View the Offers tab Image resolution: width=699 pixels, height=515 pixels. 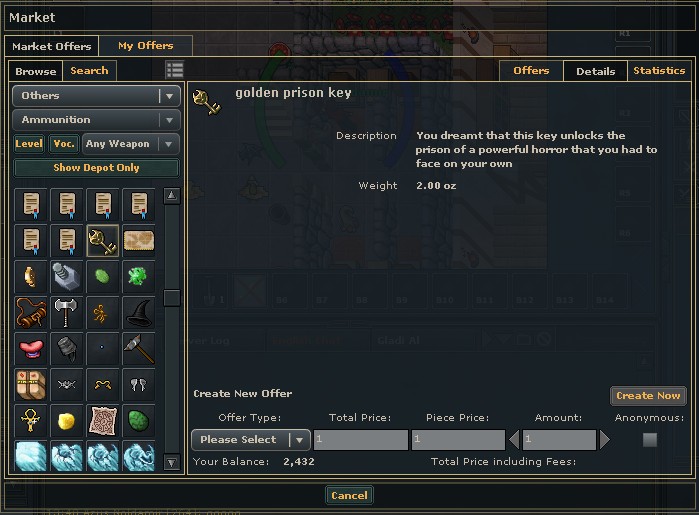point(531,71)
